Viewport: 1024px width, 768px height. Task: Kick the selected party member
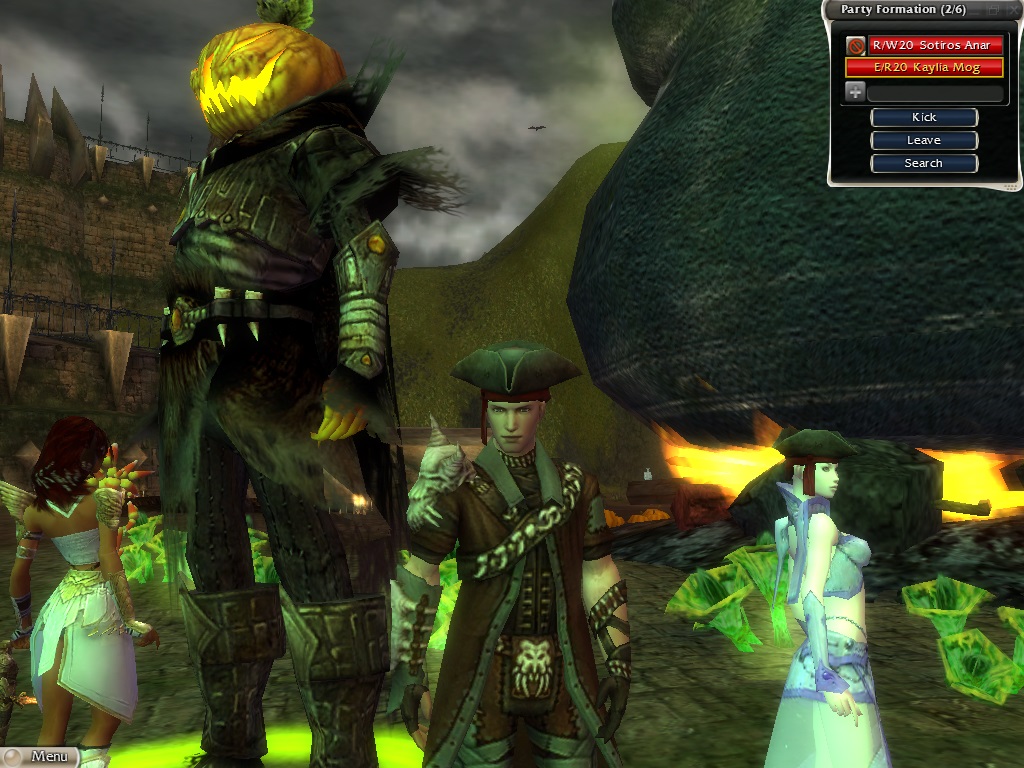click(924, 117)
